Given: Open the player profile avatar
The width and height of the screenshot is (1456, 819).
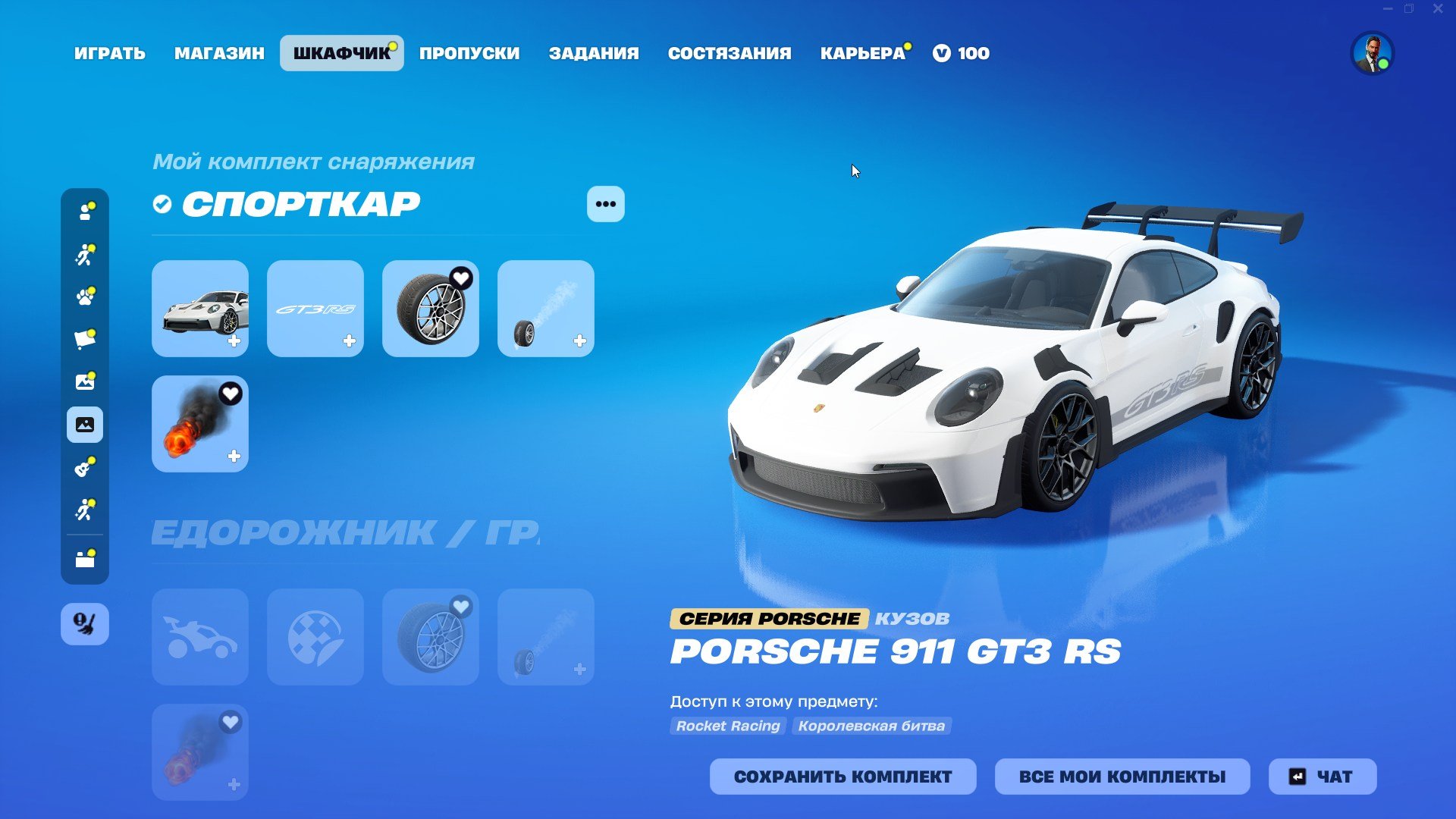Looking at the screenshot, I should [x=1372, y=53].
